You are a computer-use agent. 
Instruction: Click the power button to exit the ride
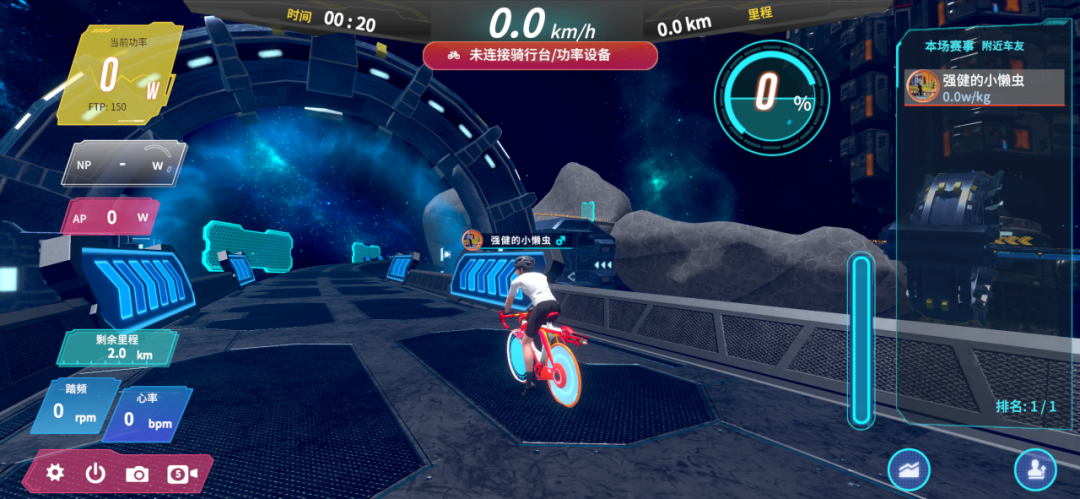coord(95,472)
